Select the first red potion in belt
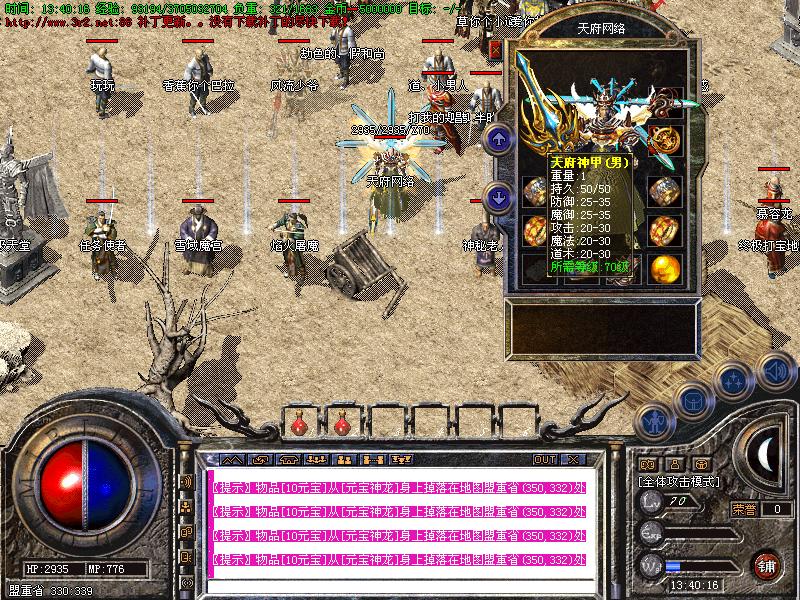 coord(299,427)
